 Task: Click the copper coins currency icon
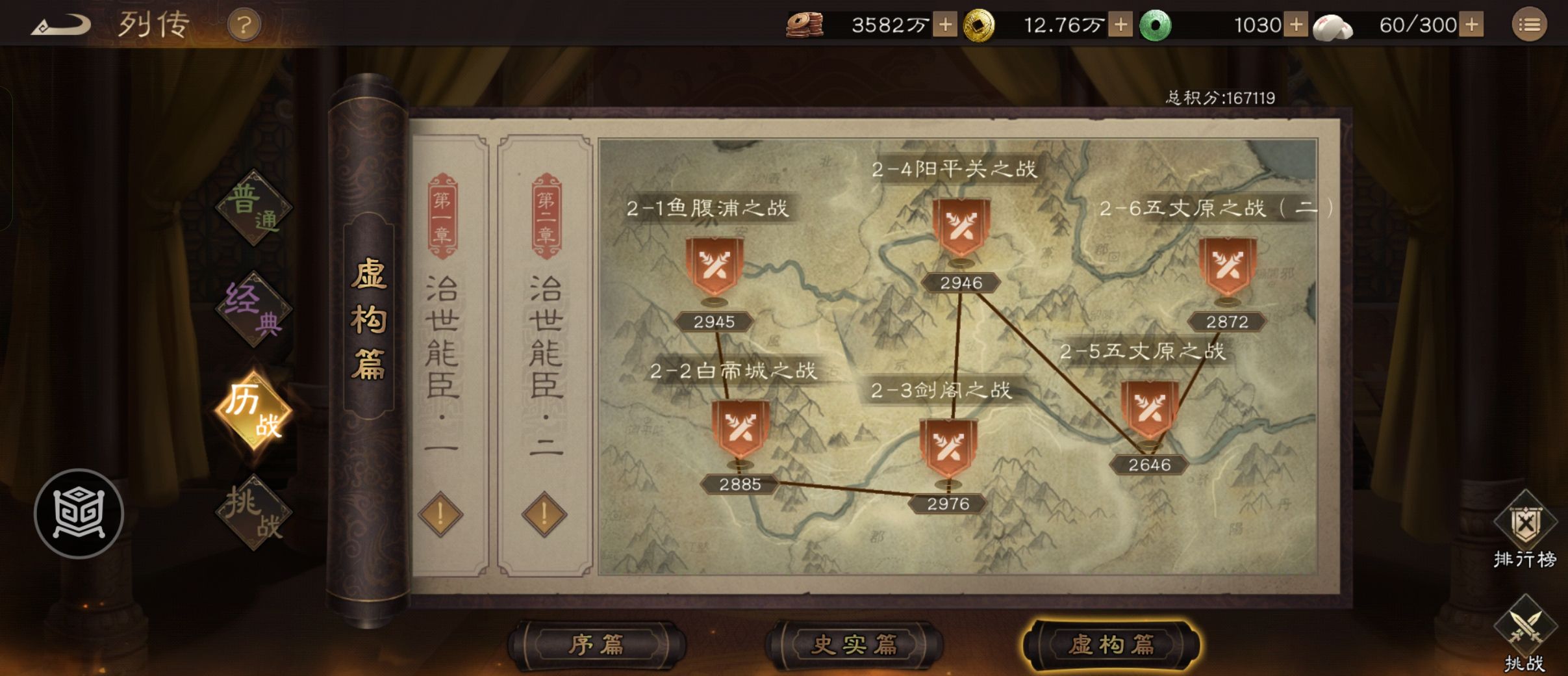pyautogui.click(x=805, y=24)
